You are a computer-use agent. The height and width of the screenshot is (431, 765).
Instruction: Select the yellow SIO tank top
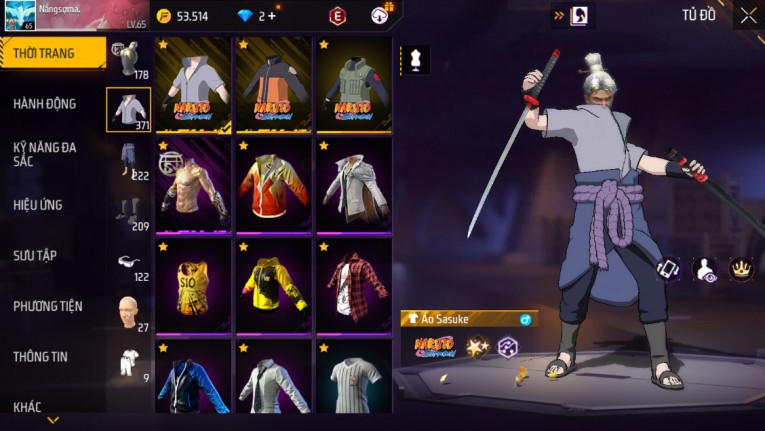(x=194, y=287)
